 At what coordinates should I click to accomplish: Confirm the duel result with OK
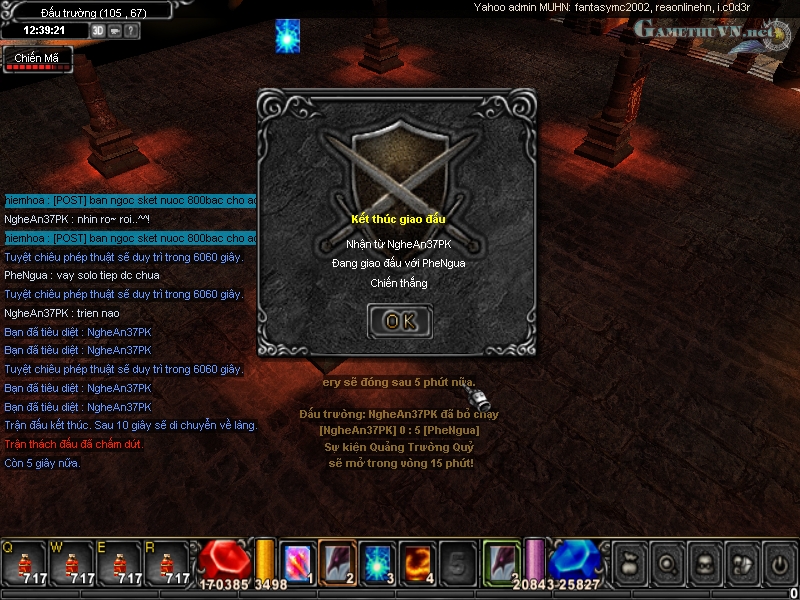coord(400,321)
